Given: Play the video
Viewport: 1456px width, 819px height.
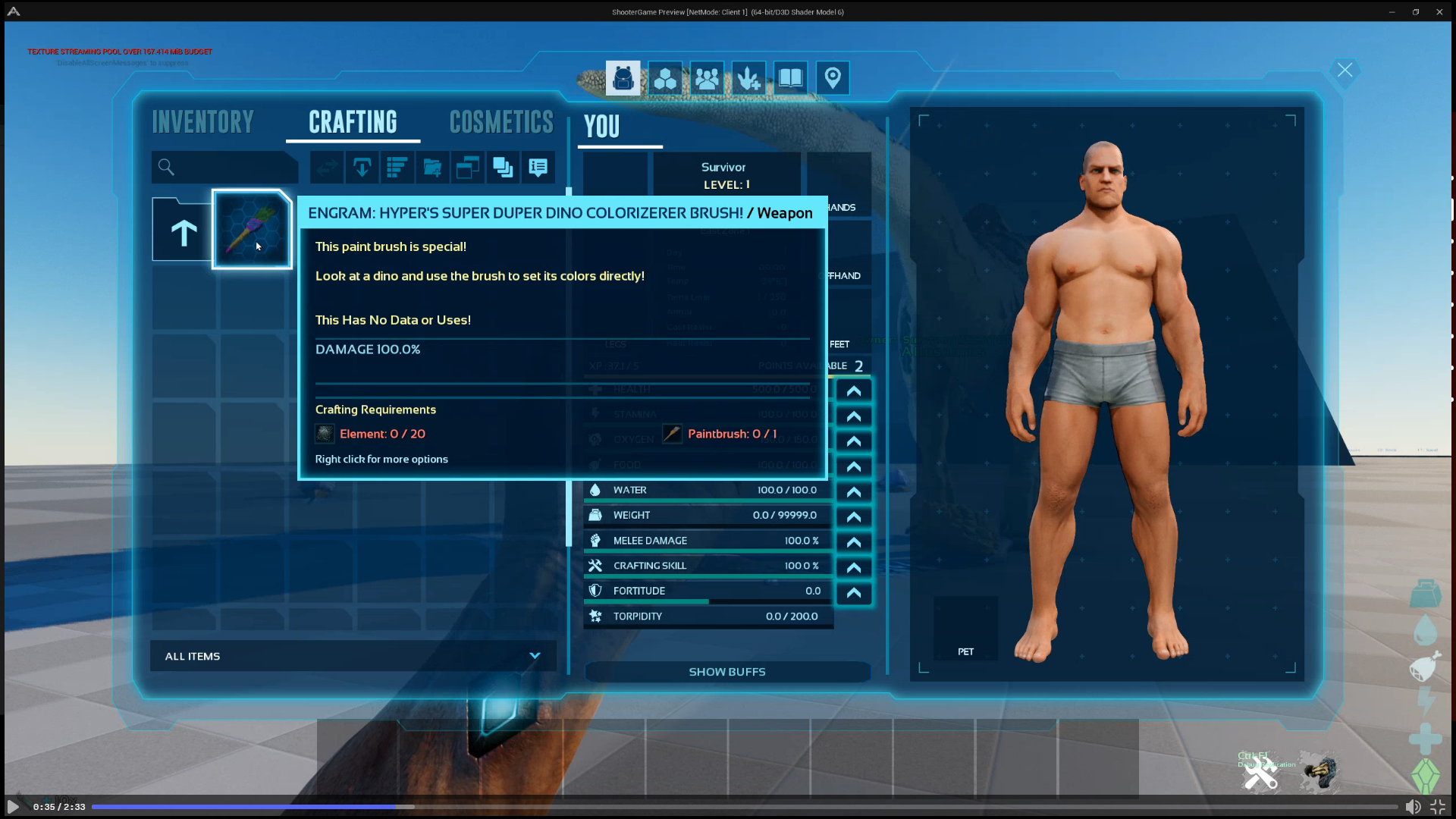Looking at the screenshot, I should pyautogui.click(x=13, y=806).
